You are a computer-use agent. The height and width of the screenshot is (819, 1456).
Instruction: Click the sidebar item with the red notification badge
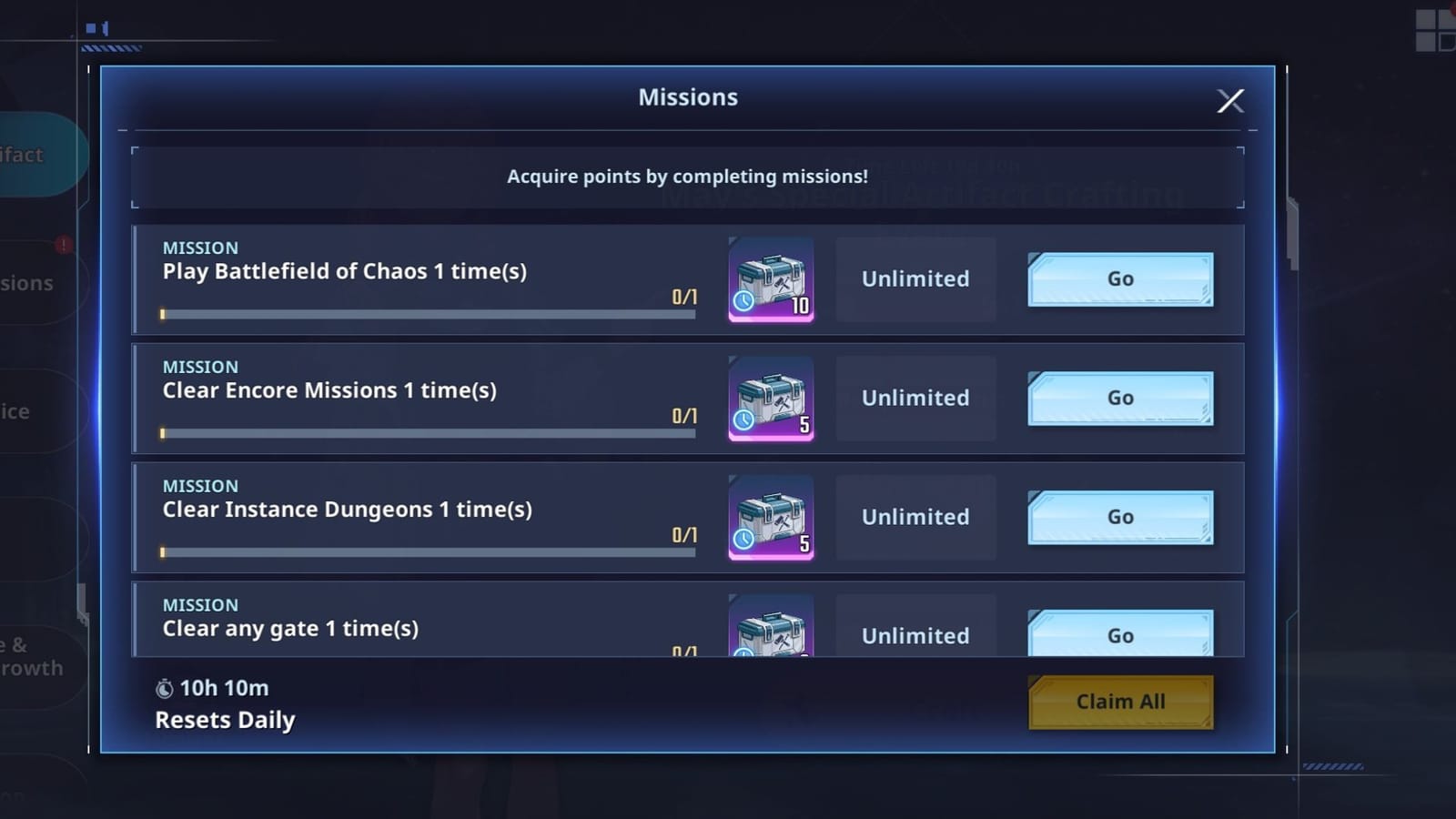point(27,282)
